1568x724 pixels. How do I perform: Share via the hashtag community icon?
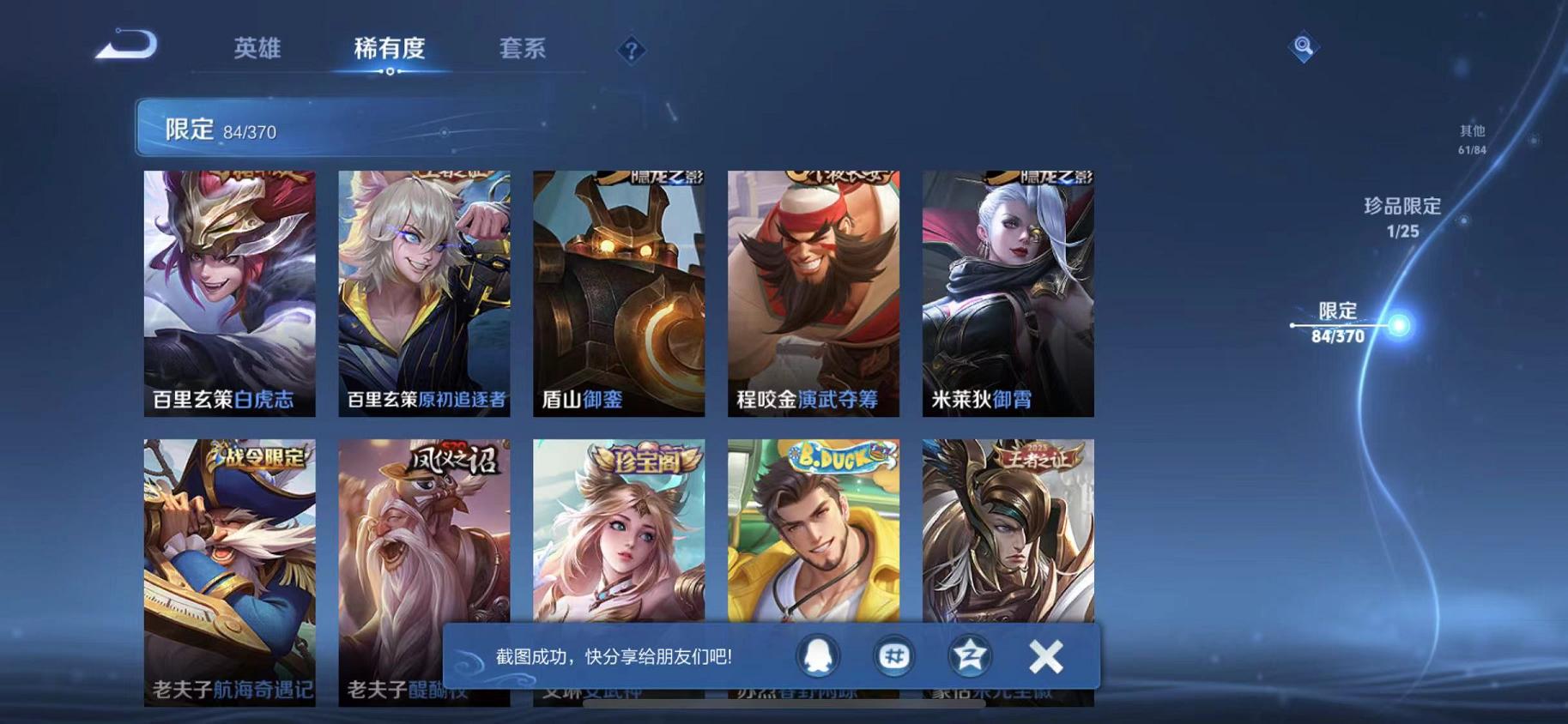pos(893,655)
